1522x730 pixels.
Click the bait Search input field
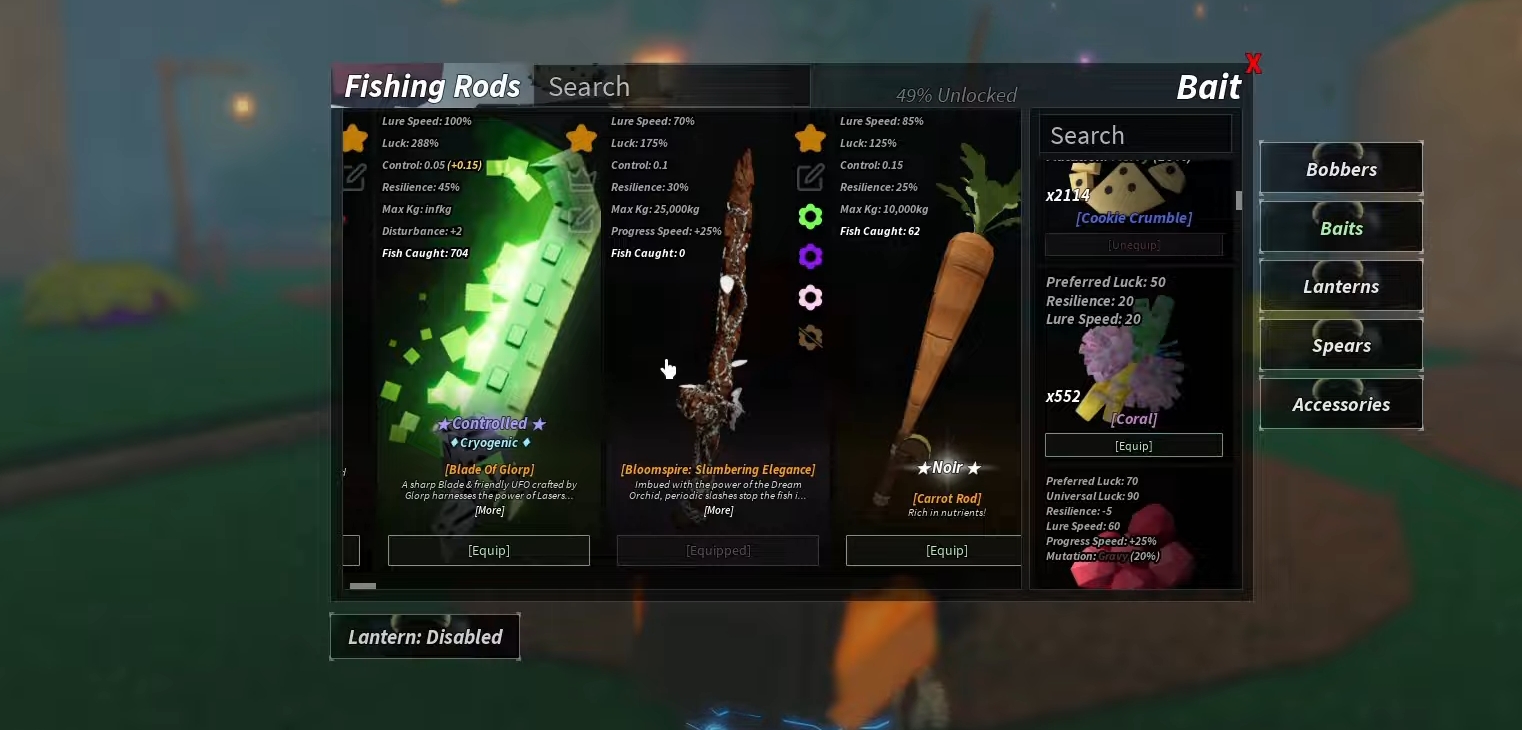point(1135,133)
